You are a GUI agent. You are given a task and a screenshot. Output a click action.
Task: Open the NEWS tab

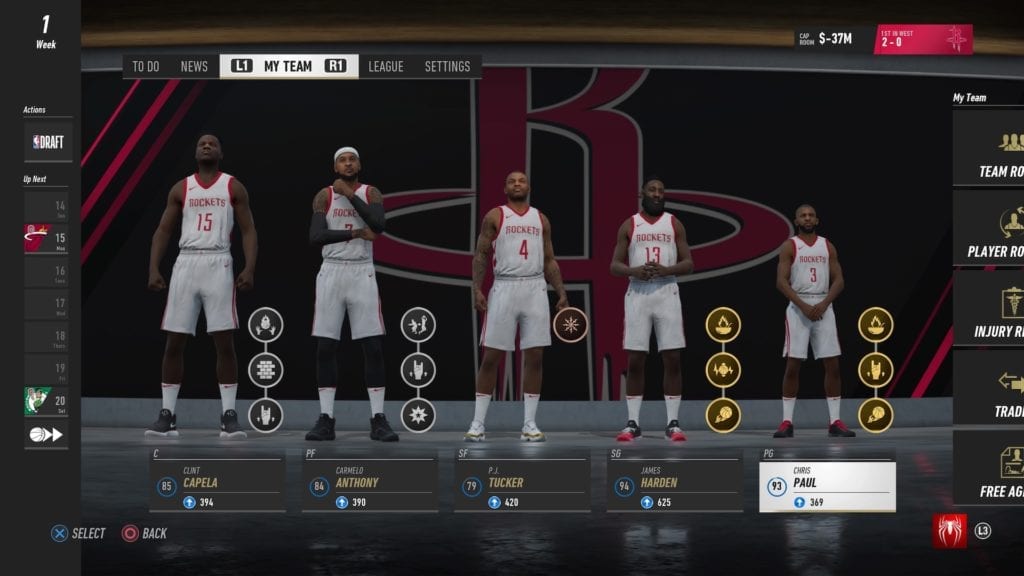point(194,67)
